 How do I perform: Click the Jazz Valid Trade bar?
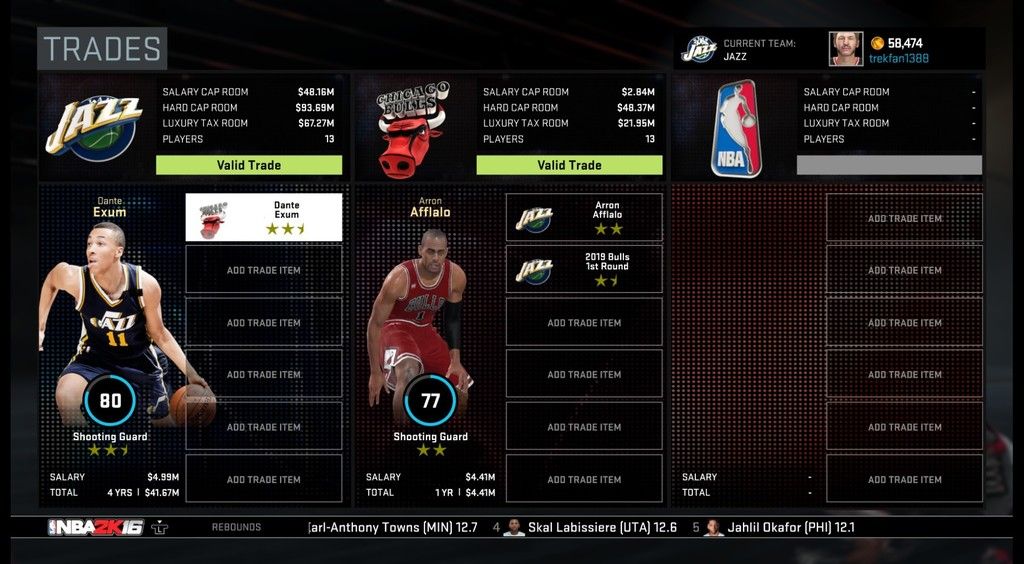point(249,165)
